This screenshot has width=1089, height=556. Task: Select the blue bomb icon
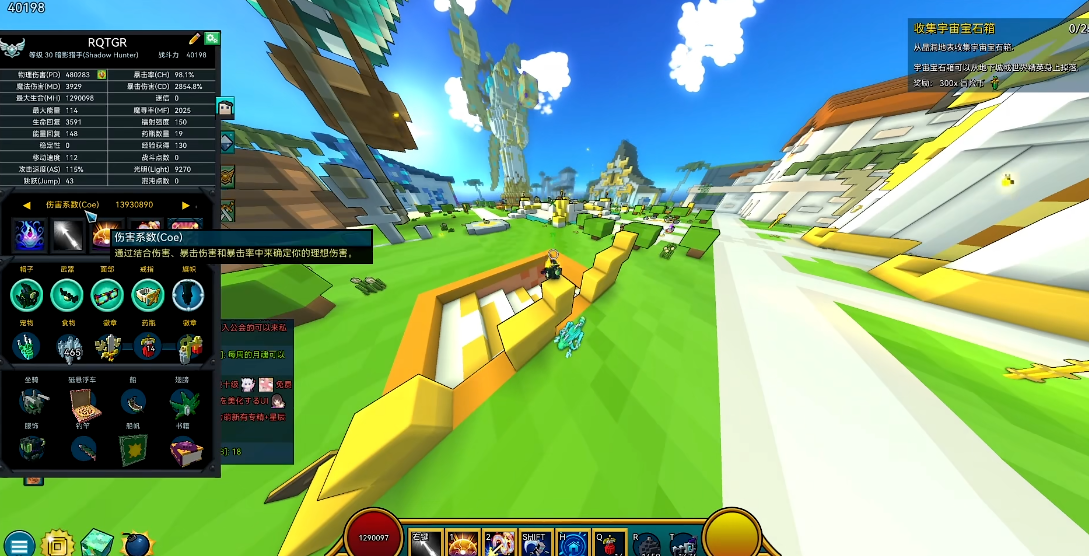click(136, 545)
